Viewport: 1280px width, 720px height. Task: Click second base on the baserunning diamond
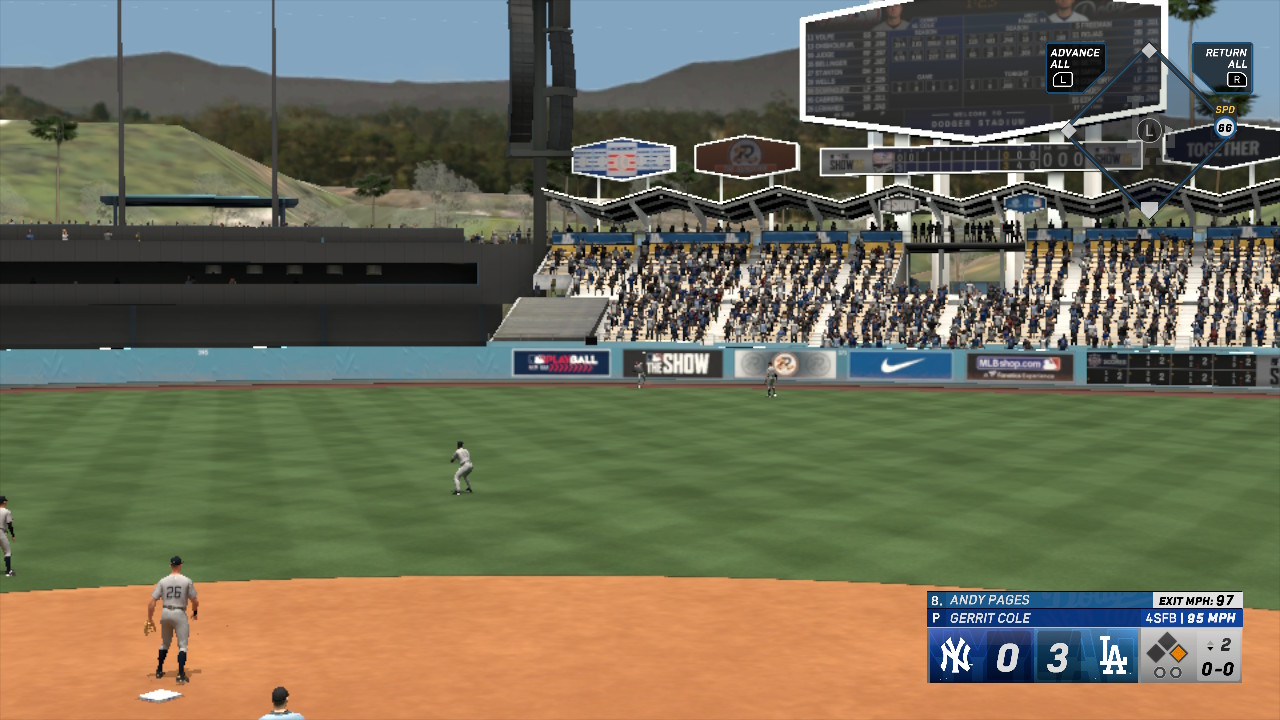coord(1149,50)
